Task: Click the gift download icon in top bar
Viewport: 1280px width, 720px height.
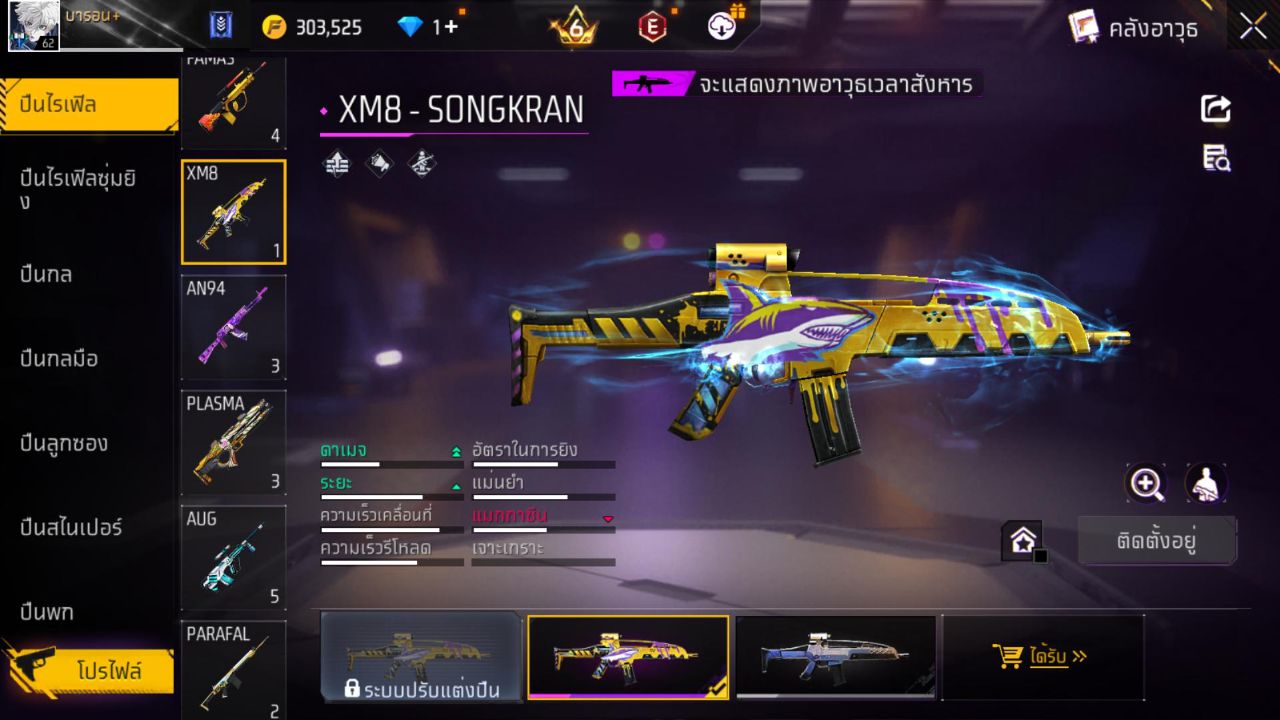Action: pyautogui.click(x=722, y=26)
